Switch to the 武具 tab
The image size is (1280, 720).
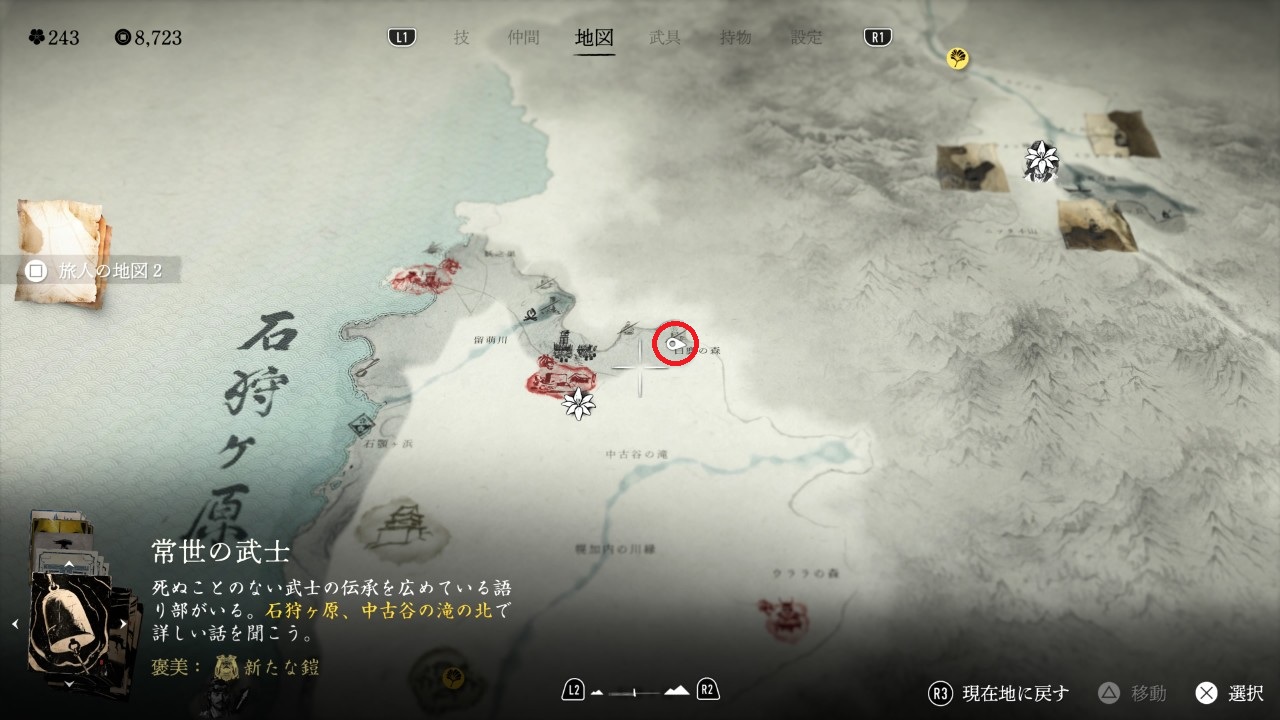pos(665,38)
